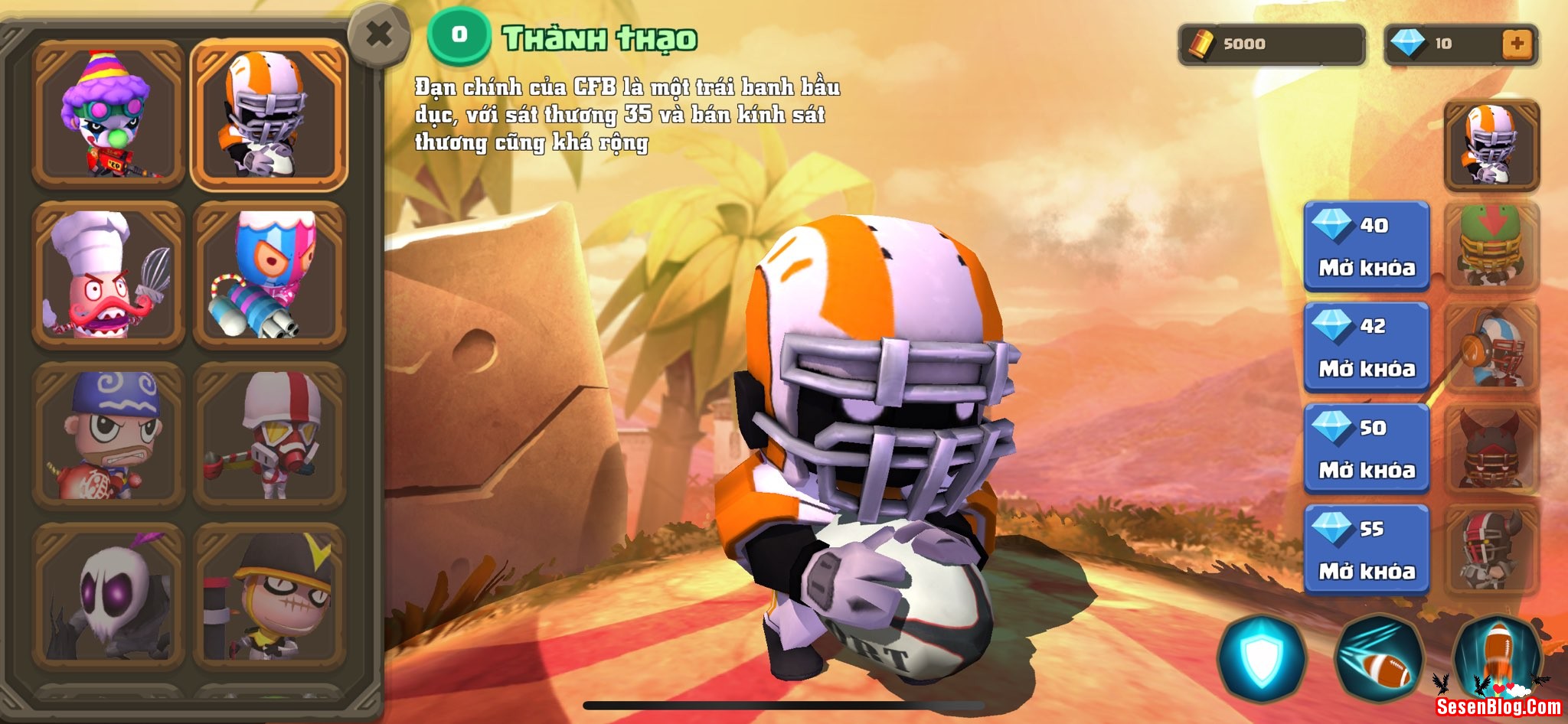Screen dimensions: 1568x724
Task: Select the clown character with purple hair
Action: (108, 113)
